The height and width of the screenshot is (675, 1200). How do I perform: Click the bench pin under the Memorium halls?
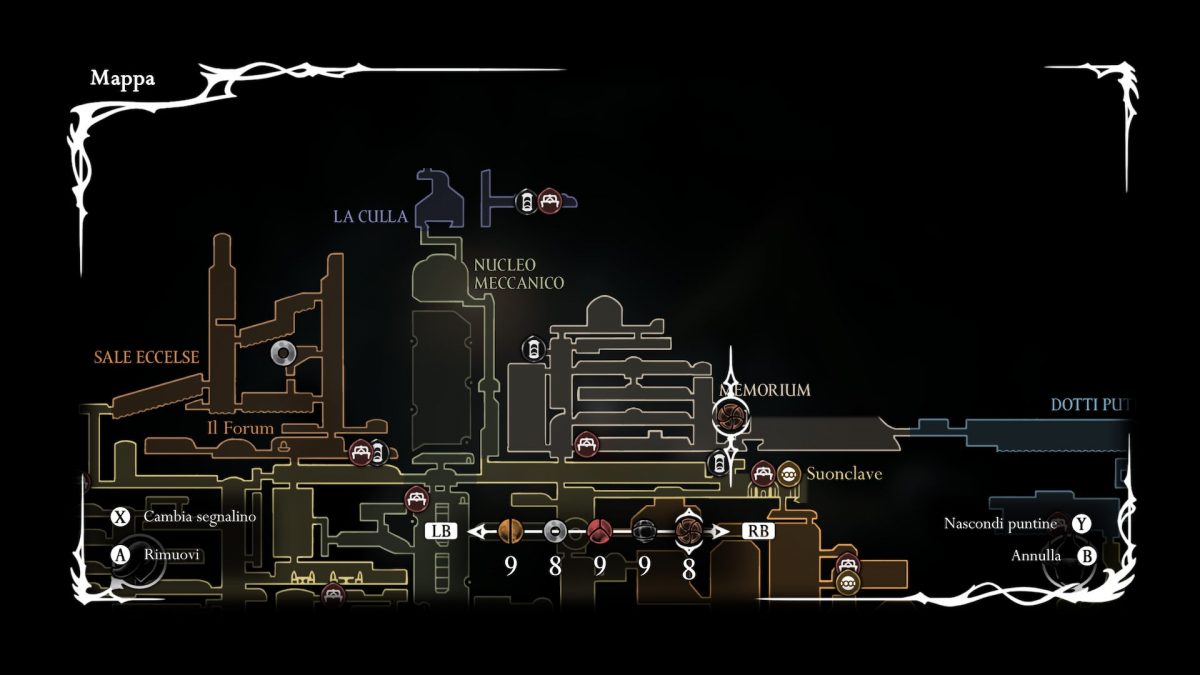click(x=586, y=443)
